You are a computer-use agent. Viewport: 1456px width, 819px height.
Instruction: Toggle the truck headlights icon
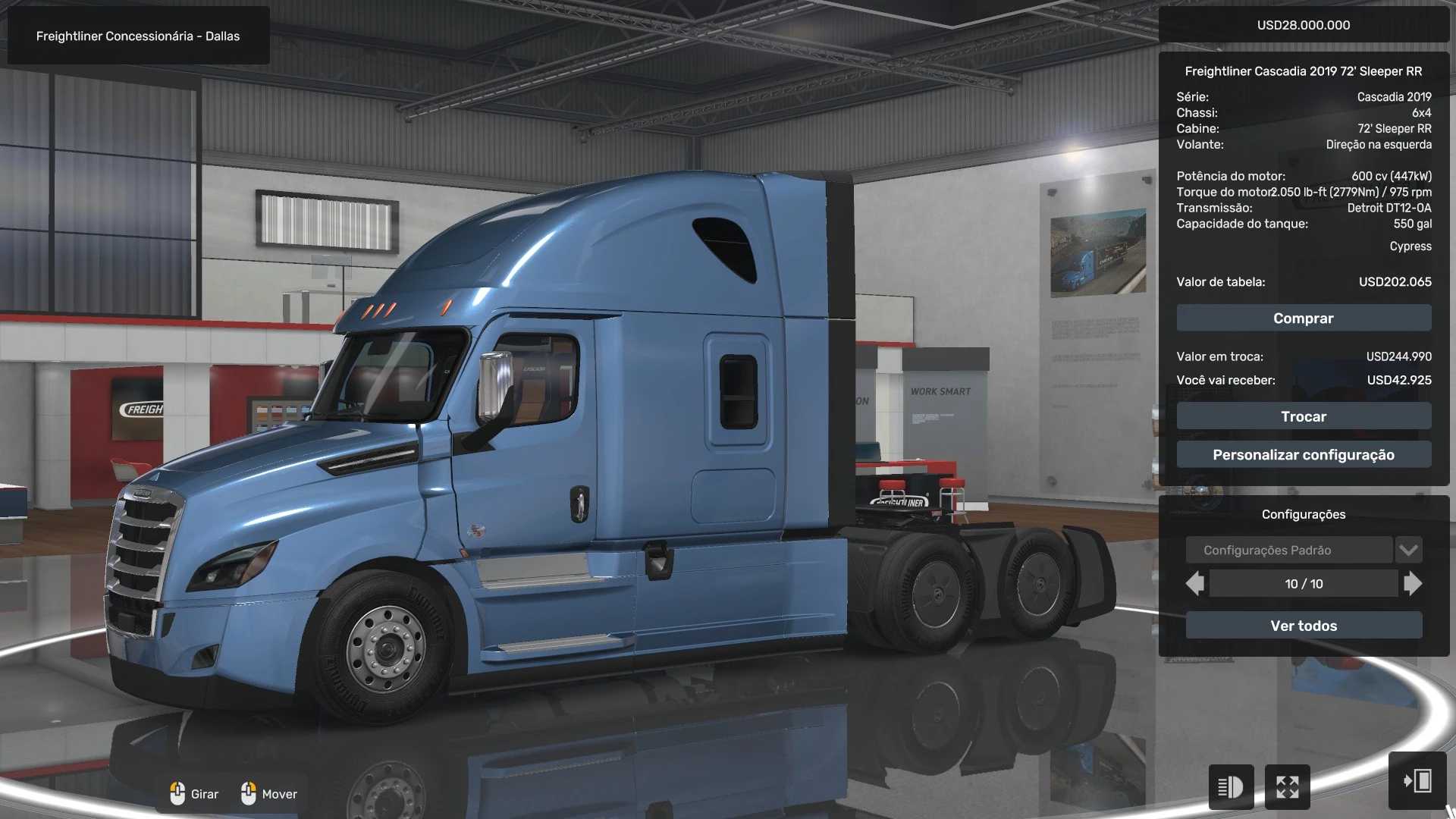[1230, 787]
